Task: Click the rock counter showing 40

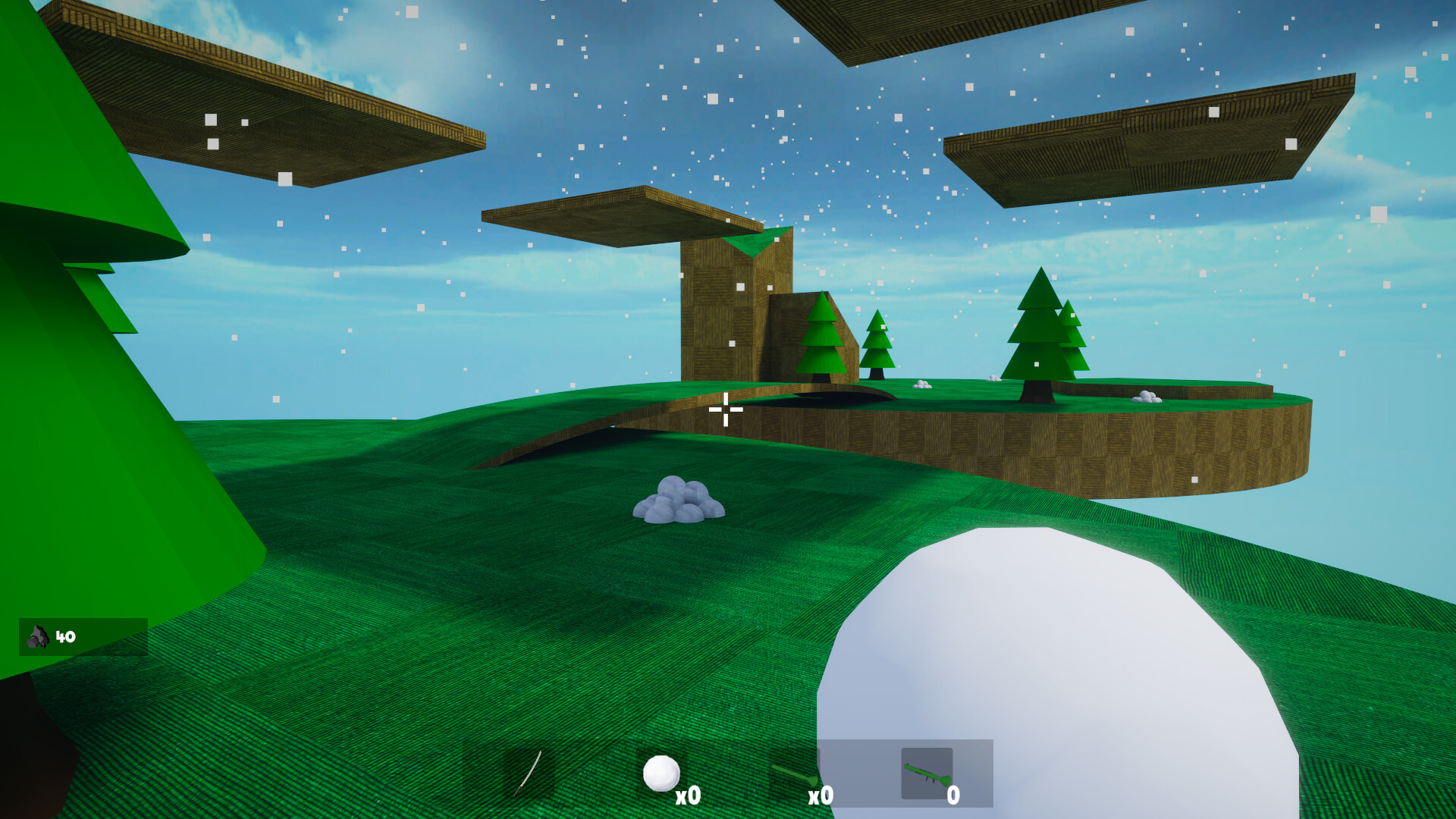Action: [x=65, y=637]
